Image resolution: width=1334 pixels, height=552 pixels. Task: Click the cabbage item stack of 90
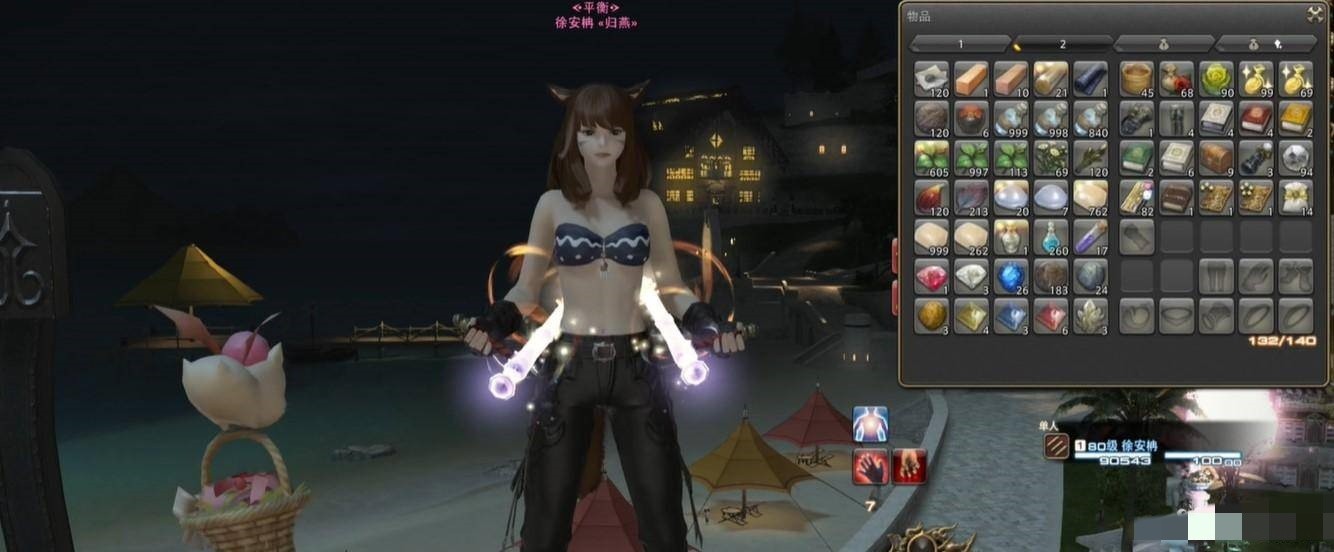[x=1215, y=78]
